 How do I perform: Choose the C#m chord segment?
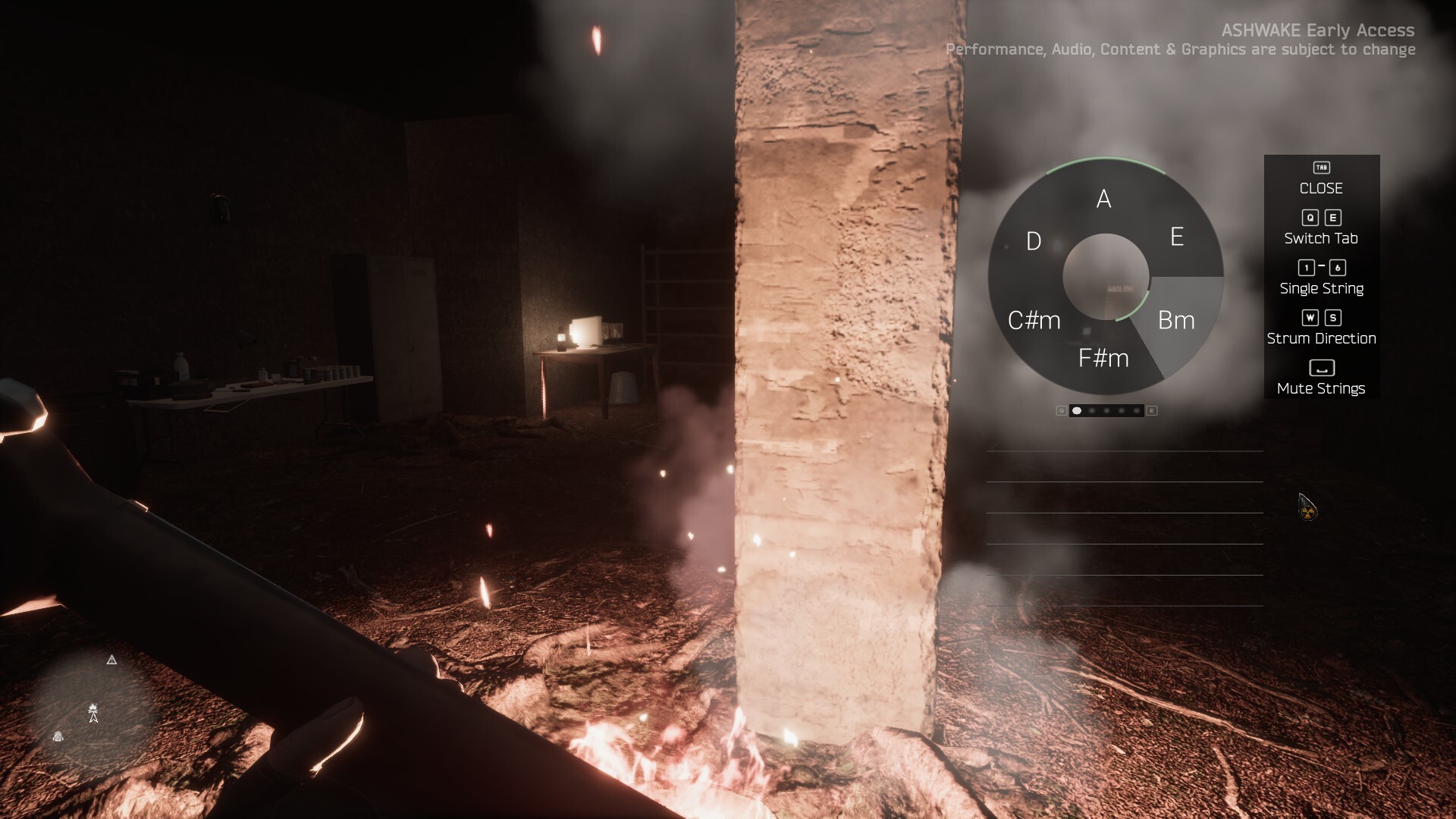[1034, 320]
